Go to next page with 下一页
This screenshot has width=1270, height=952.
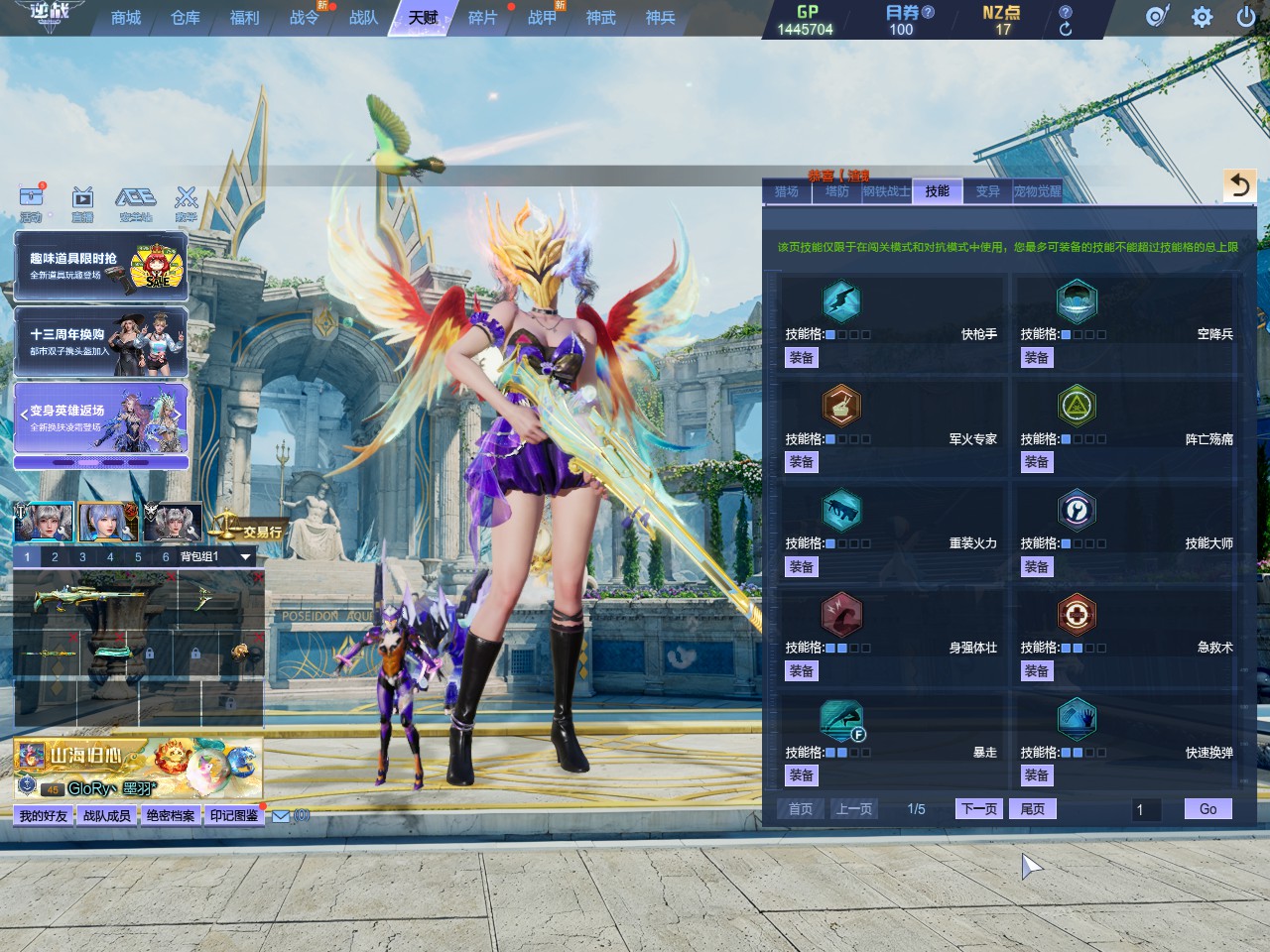pyautogui.click(x=978, y=809)
